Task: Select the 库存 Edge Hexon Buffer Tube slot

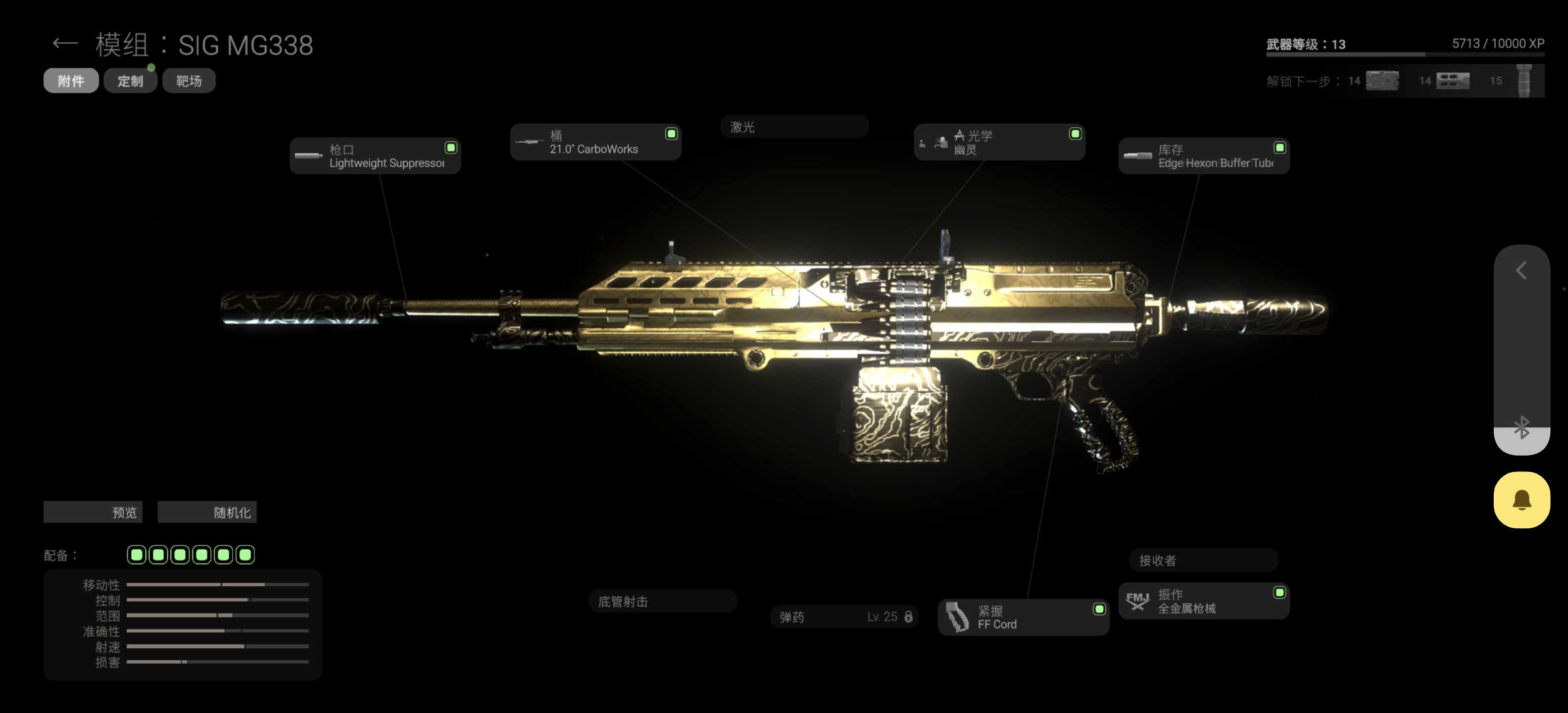Action: [1203, 156]
